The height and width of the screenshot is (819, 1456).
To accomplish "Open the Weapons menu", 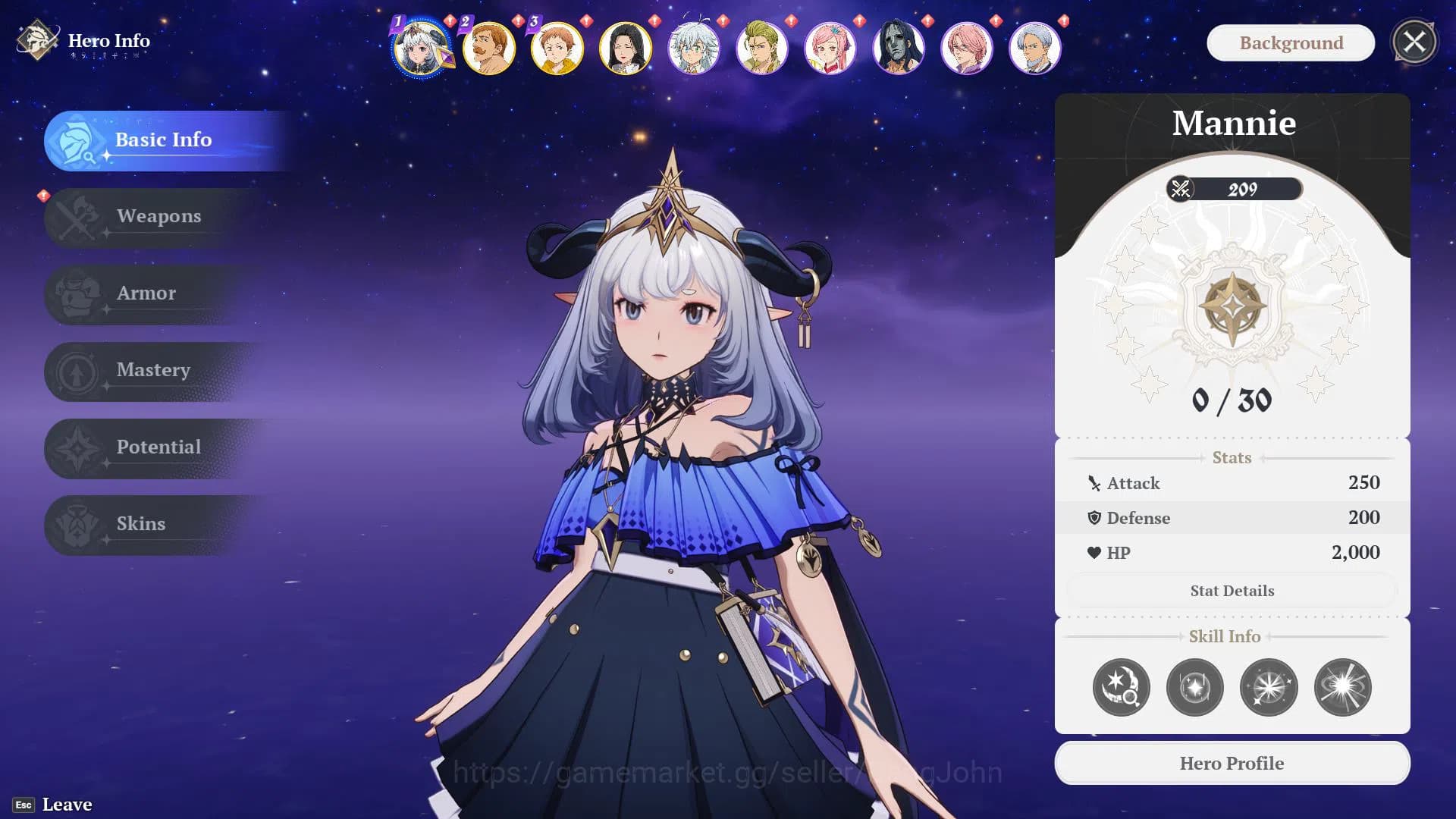I will tap(158, 217).
